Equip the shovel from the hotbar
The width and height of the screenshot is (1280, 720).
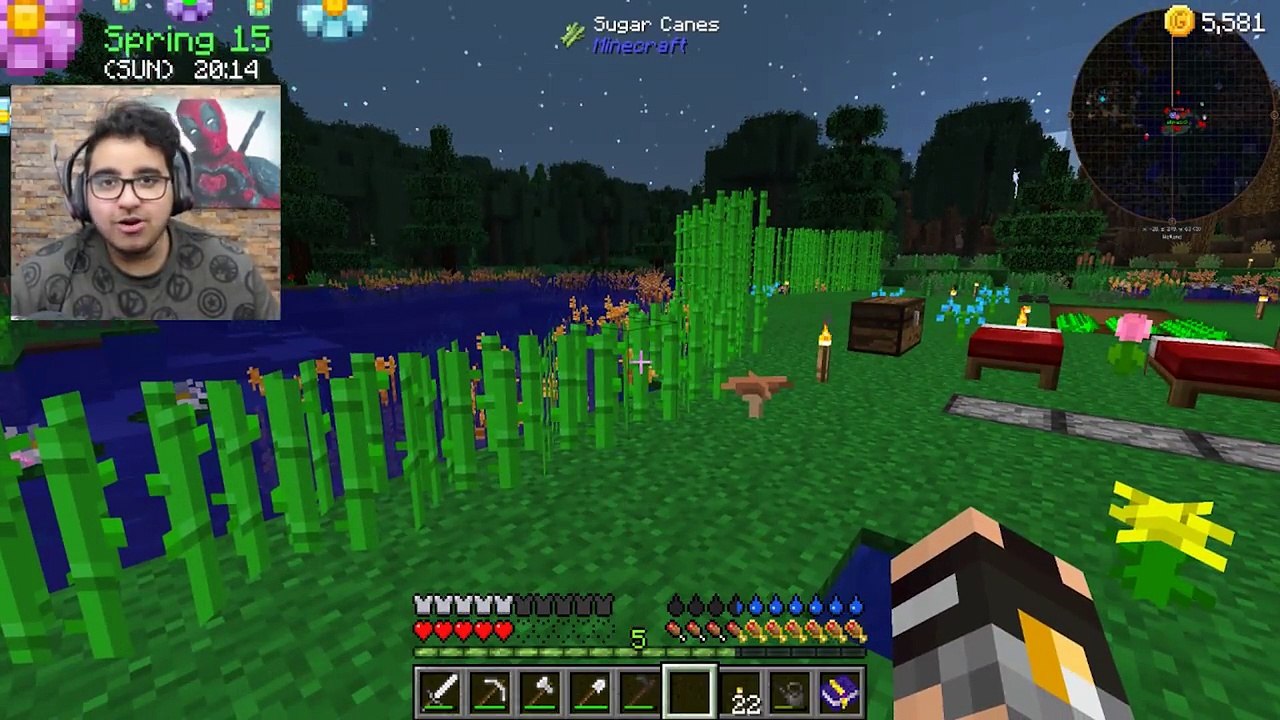click(590, 692)
